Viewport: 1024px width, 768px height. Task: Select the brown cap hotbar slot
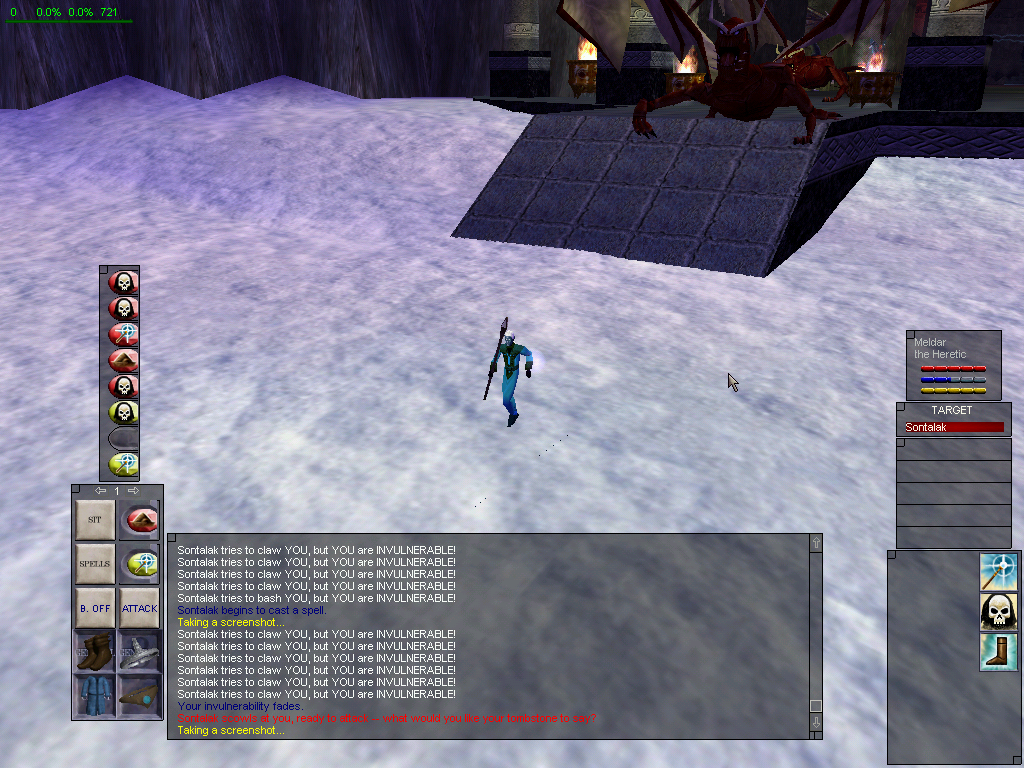(x=139, y=694)
